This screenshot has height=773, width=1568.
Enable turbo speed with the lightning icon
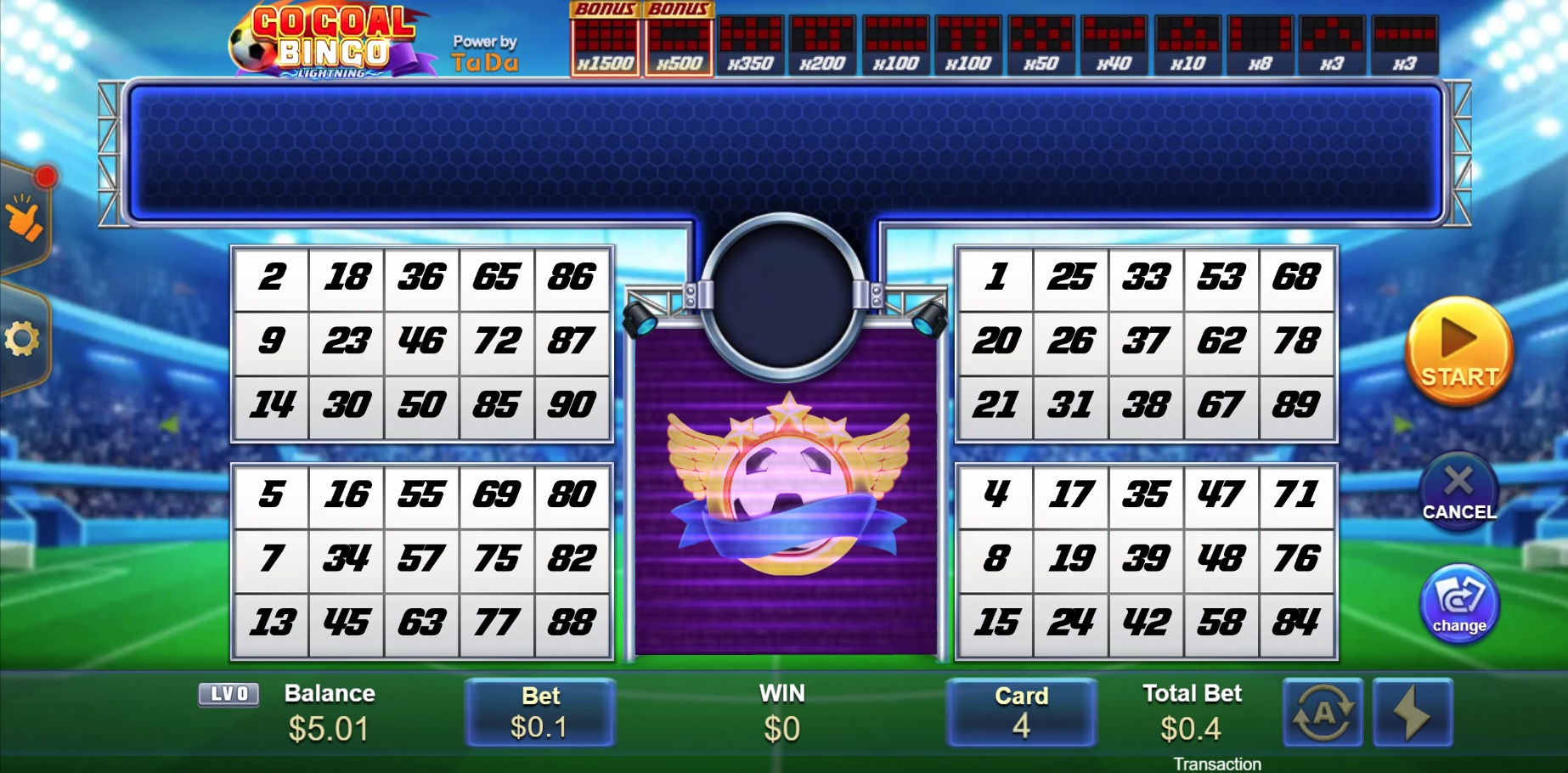pyautogui.click(x=1413, y=714)
